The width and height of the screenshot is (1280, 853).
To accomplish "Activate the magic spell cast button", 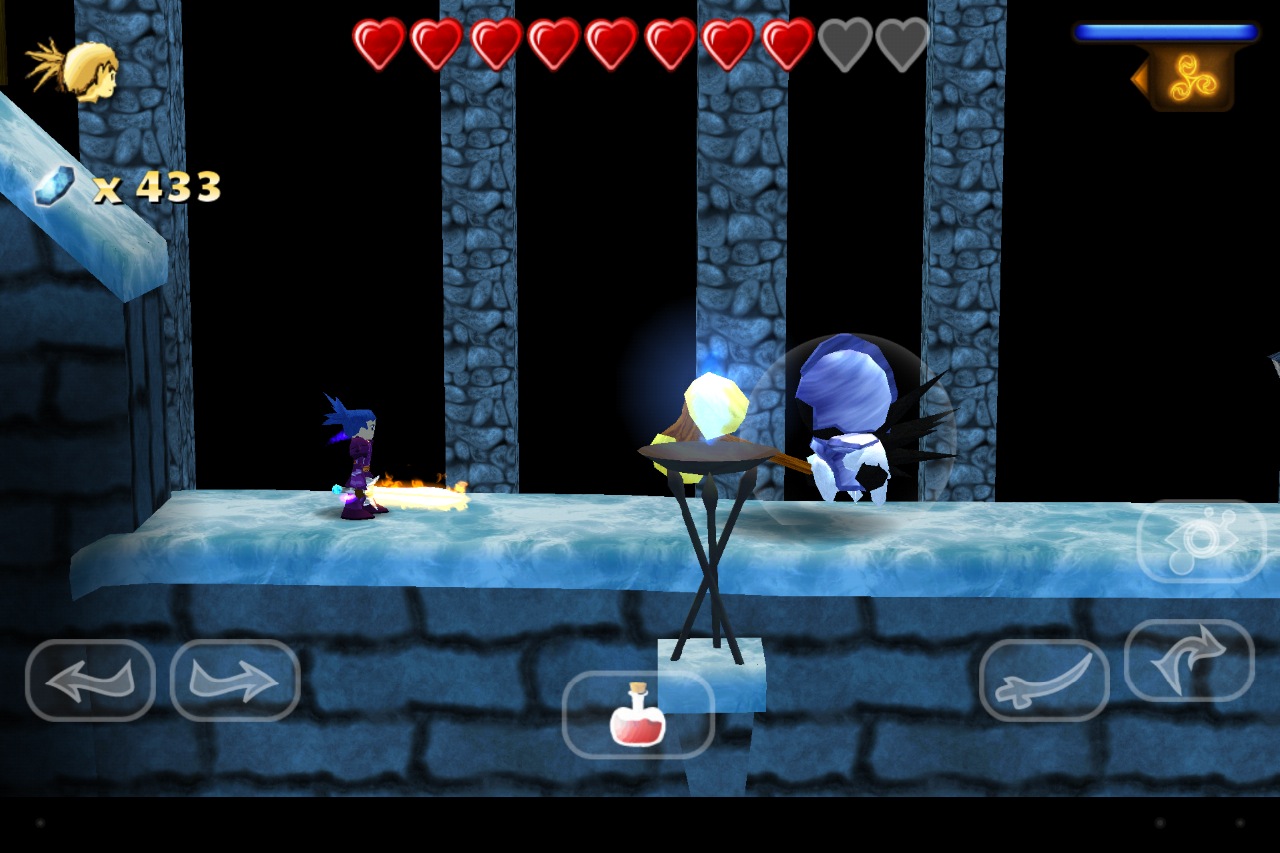I will click(x=1201, y=541).
